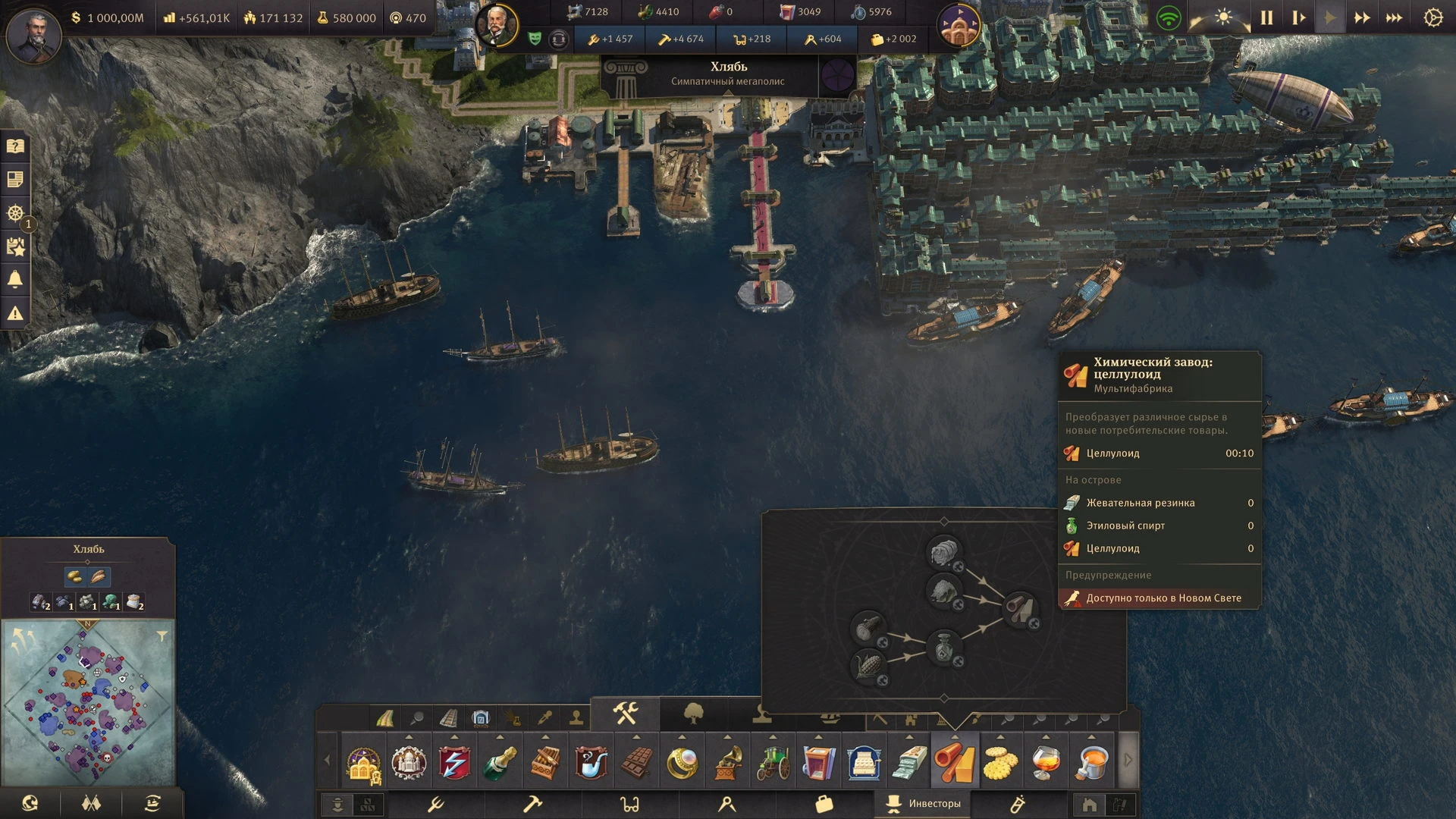Choose the chocolate bar production building
This screenshot has width=1456, height=819.
[636, 761]
